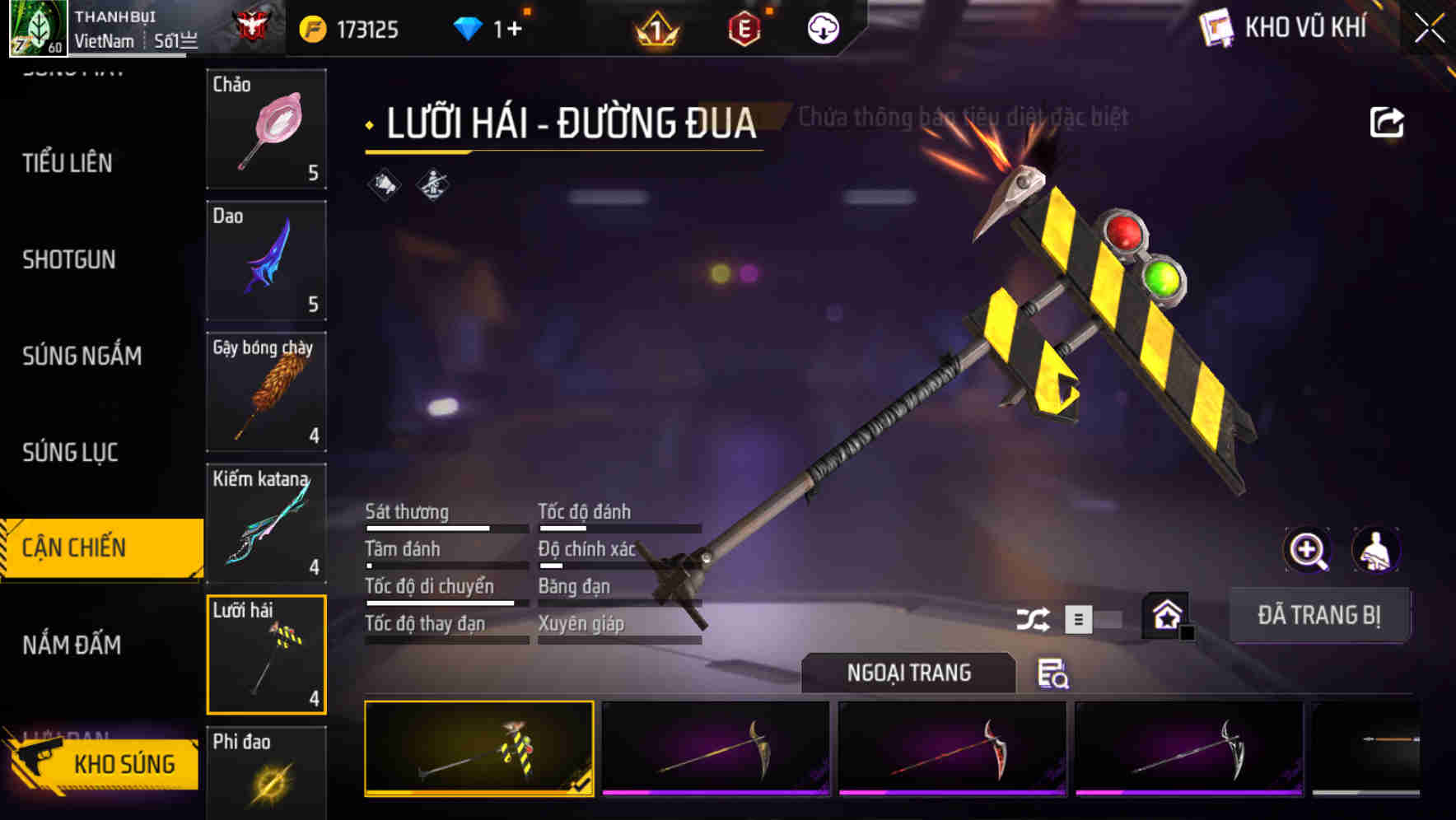
Task: Select the SHOTGUN weapon category
Action: click(x=69, y=260)
